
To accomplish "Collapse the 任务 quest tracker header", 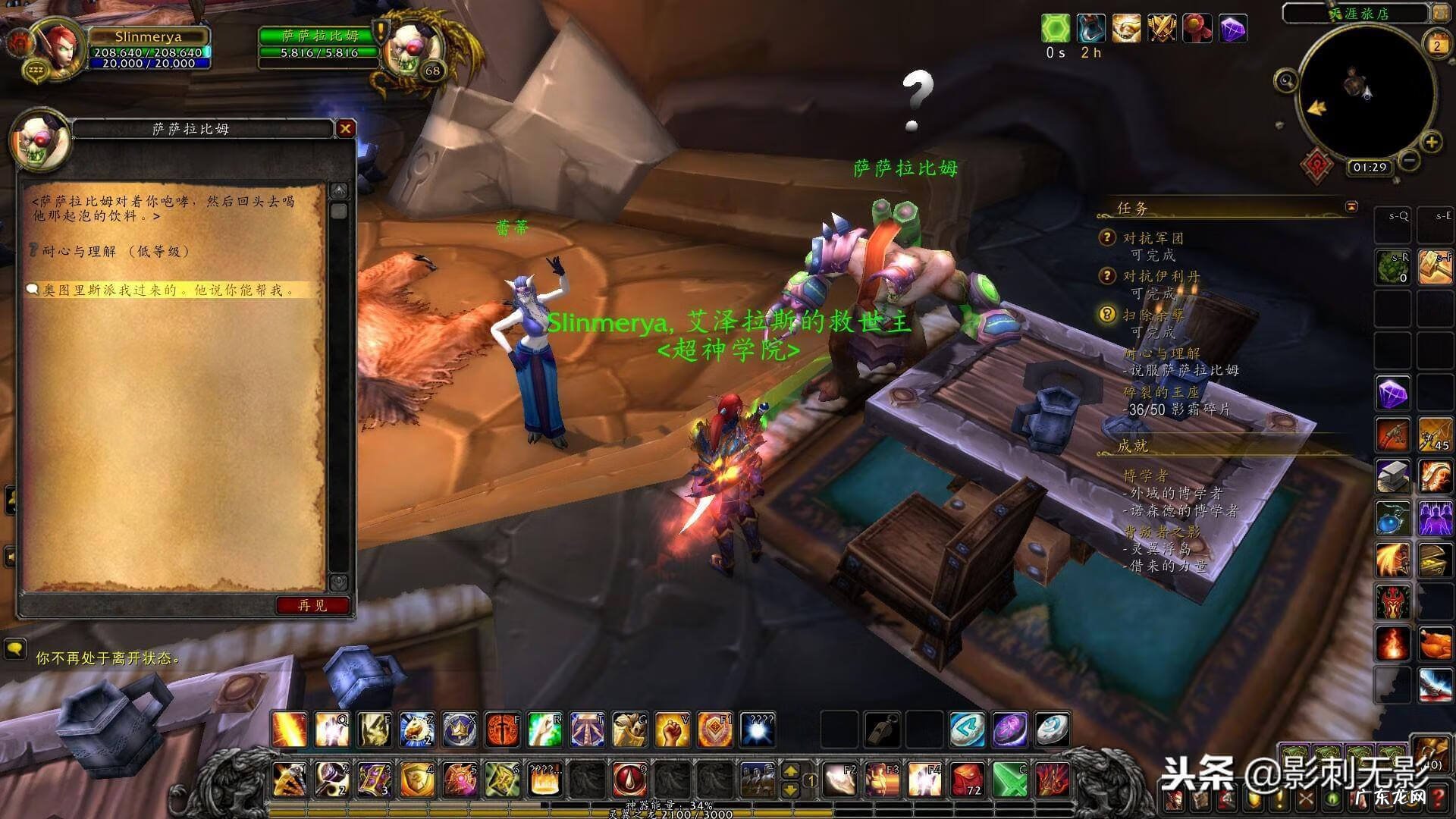I will (x=1351, y=206).
